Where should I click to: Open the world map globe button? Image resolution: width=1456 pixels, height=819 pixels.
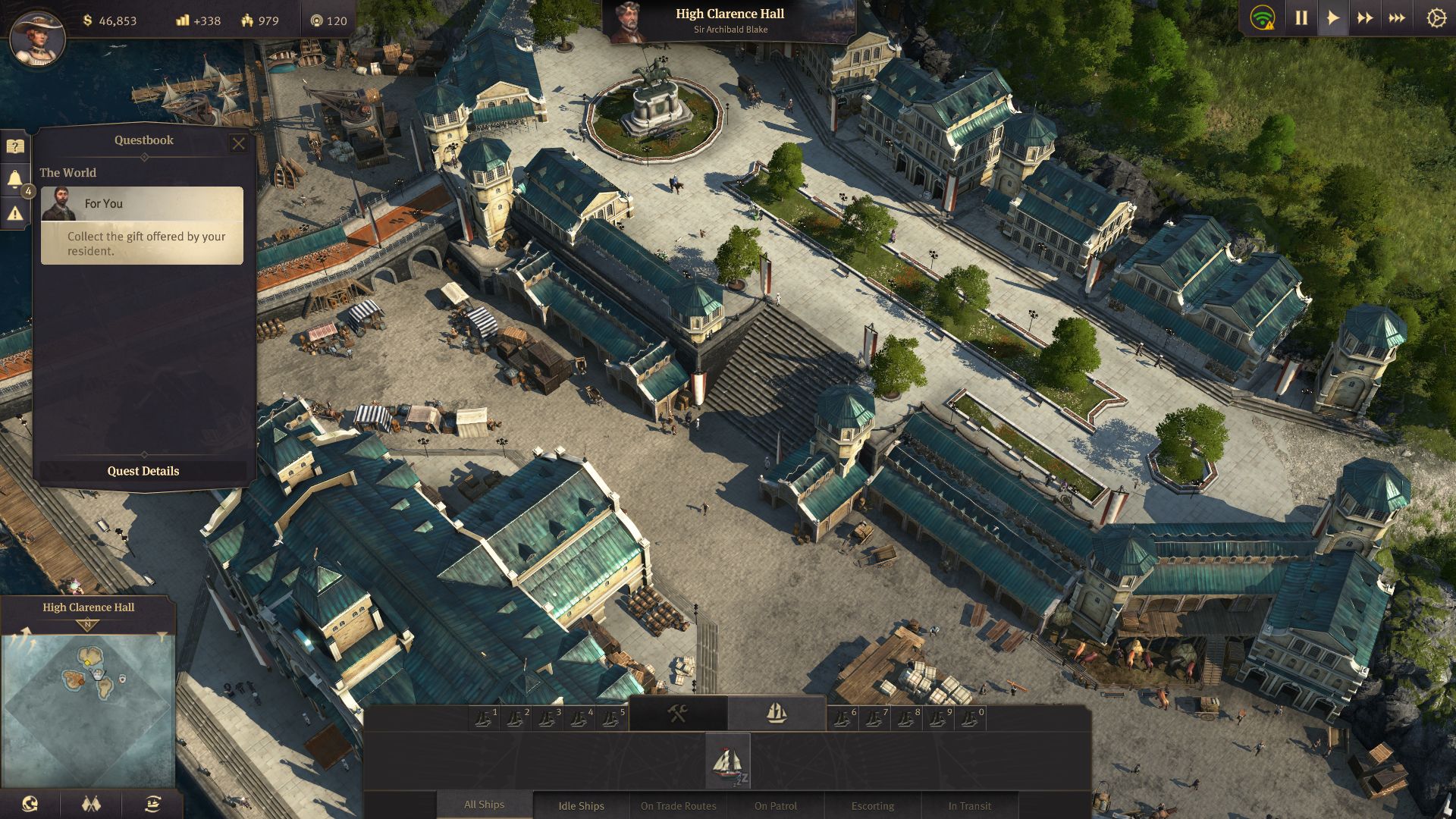[30, 804]
